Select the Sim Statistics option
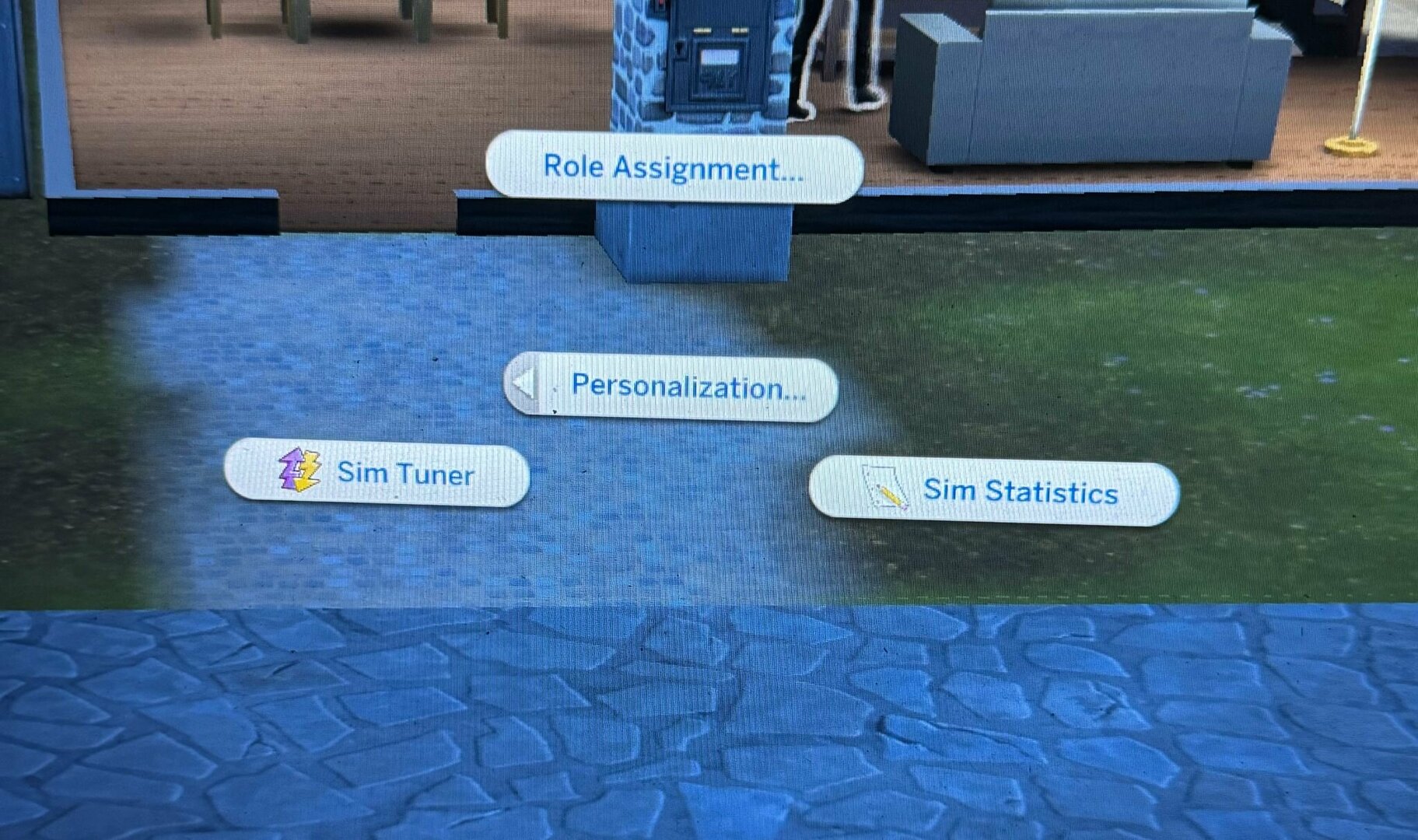1418x840 pixels. coord(993,492)
